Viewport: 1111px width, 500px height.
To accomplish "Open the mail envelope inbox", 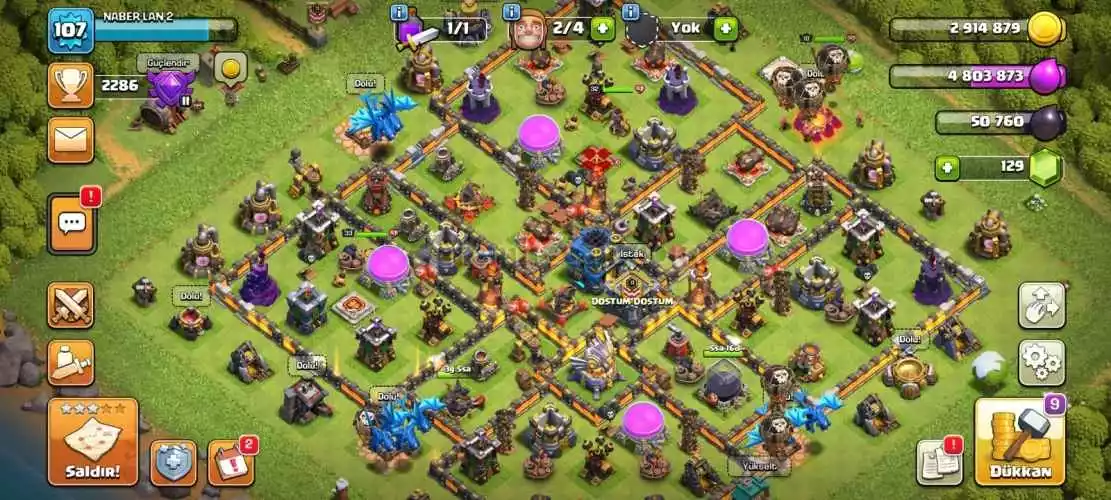I will pyautogui.click(x=70, y=140).
